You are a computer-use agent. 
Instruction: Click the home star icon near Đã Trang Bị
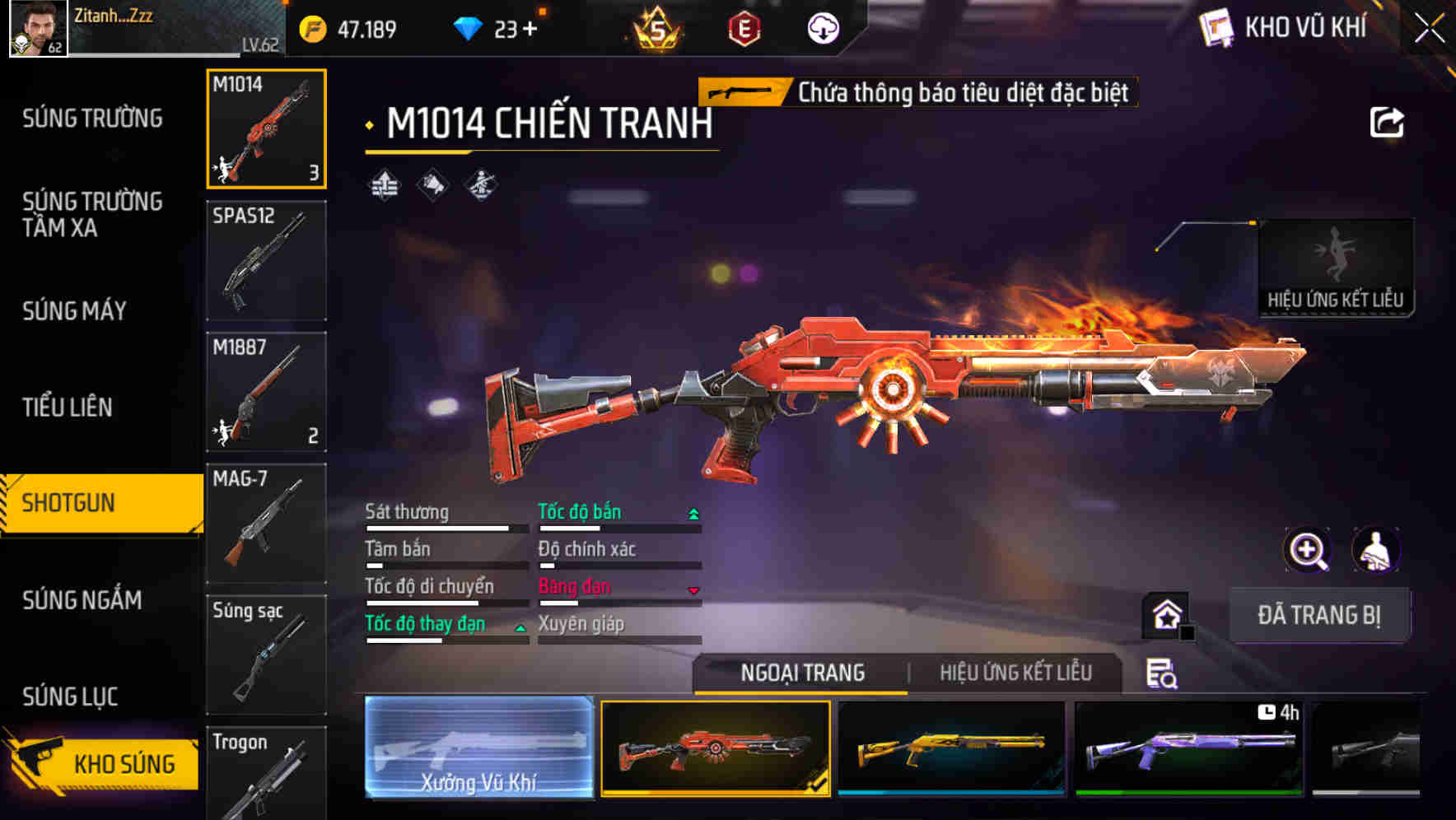pos(1166,615)
